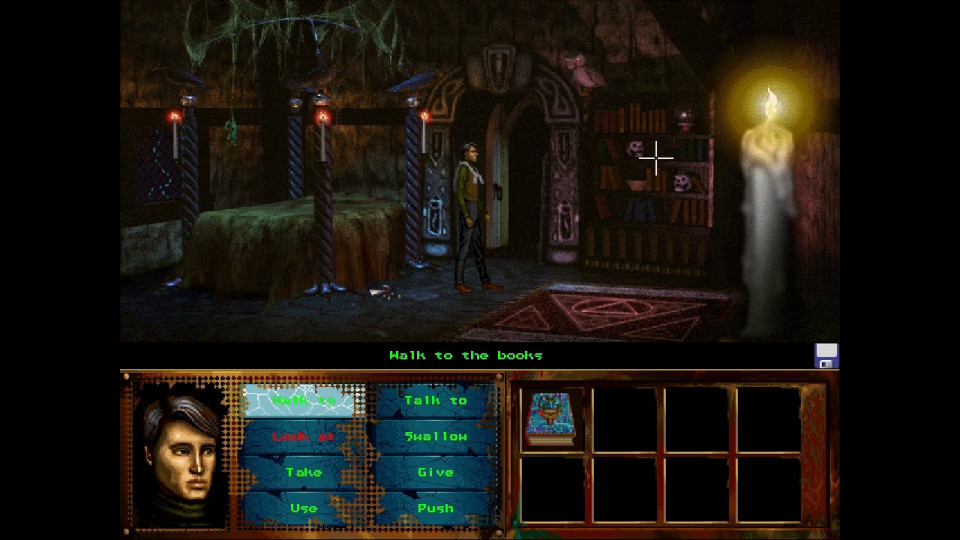Select the Walk to verb
Viewport: 960px width, 540px height.
point(303,400)
